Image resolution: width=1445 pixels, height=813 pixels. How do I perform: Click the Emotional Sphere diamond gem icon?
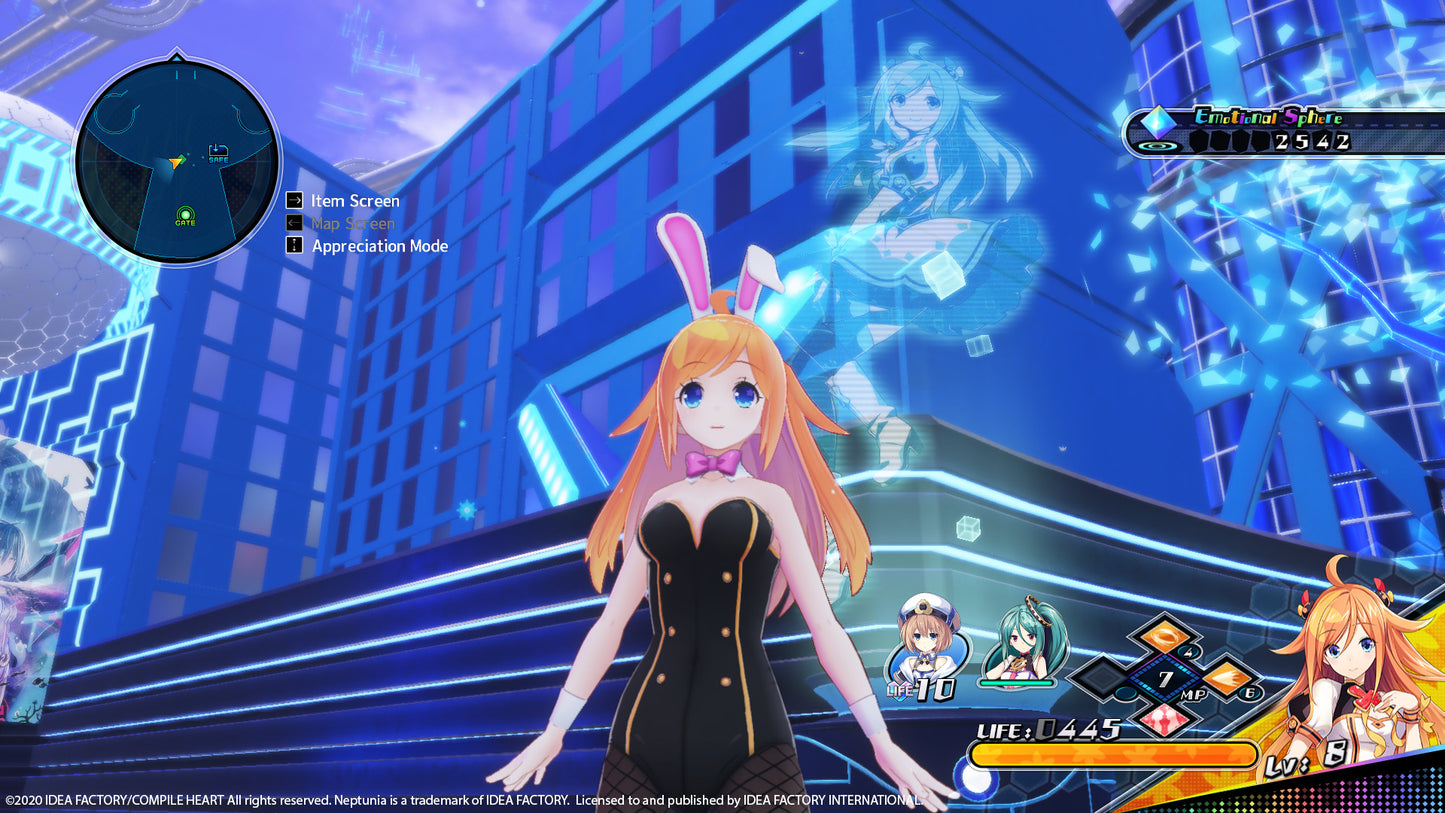[x=1158, y=123]
